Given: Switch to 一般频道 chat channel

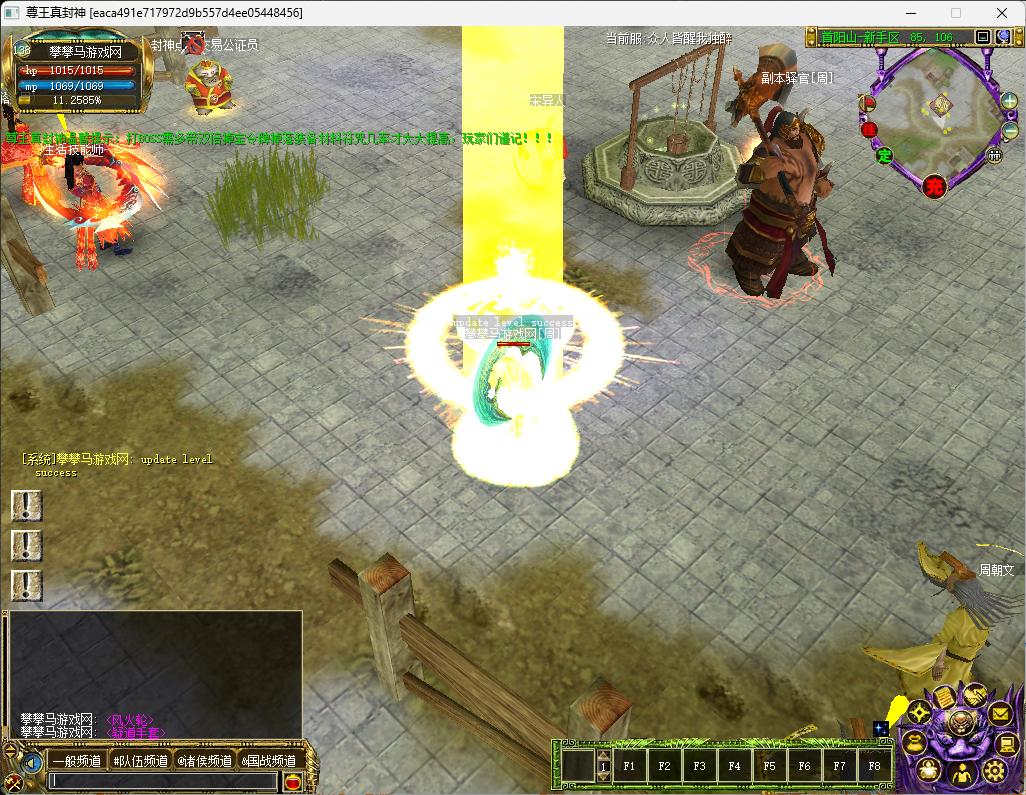Looking at the screenshot, I should [76, 761].
